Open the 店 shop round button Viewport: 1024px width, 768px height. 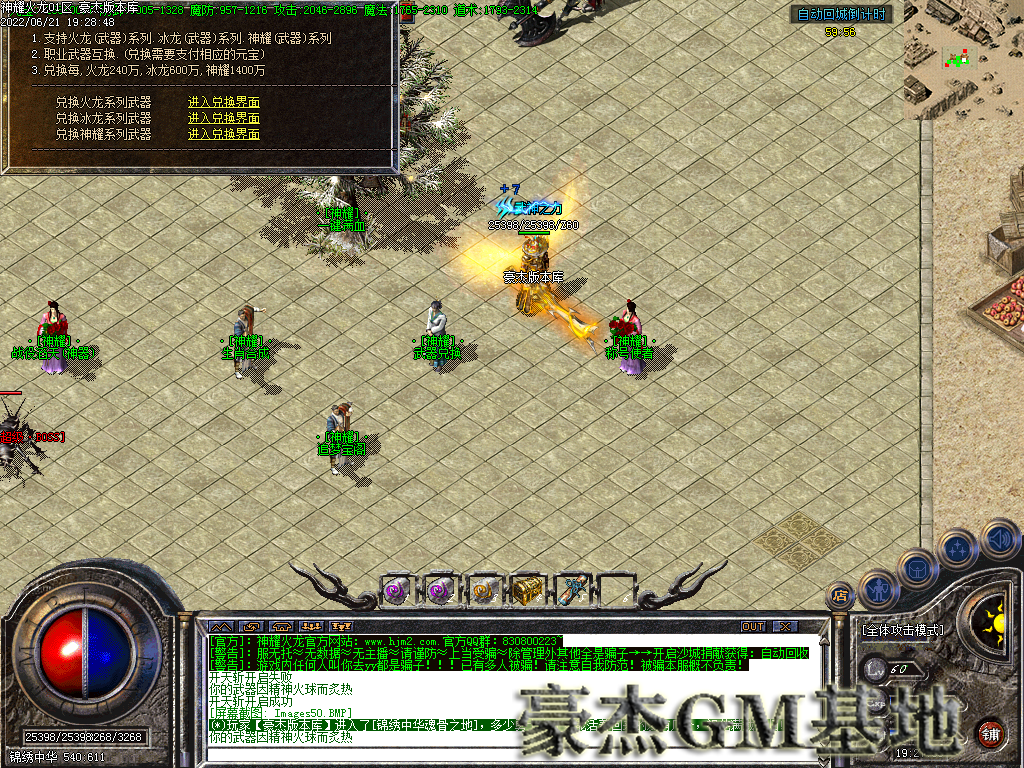click(x=839, y=595)
